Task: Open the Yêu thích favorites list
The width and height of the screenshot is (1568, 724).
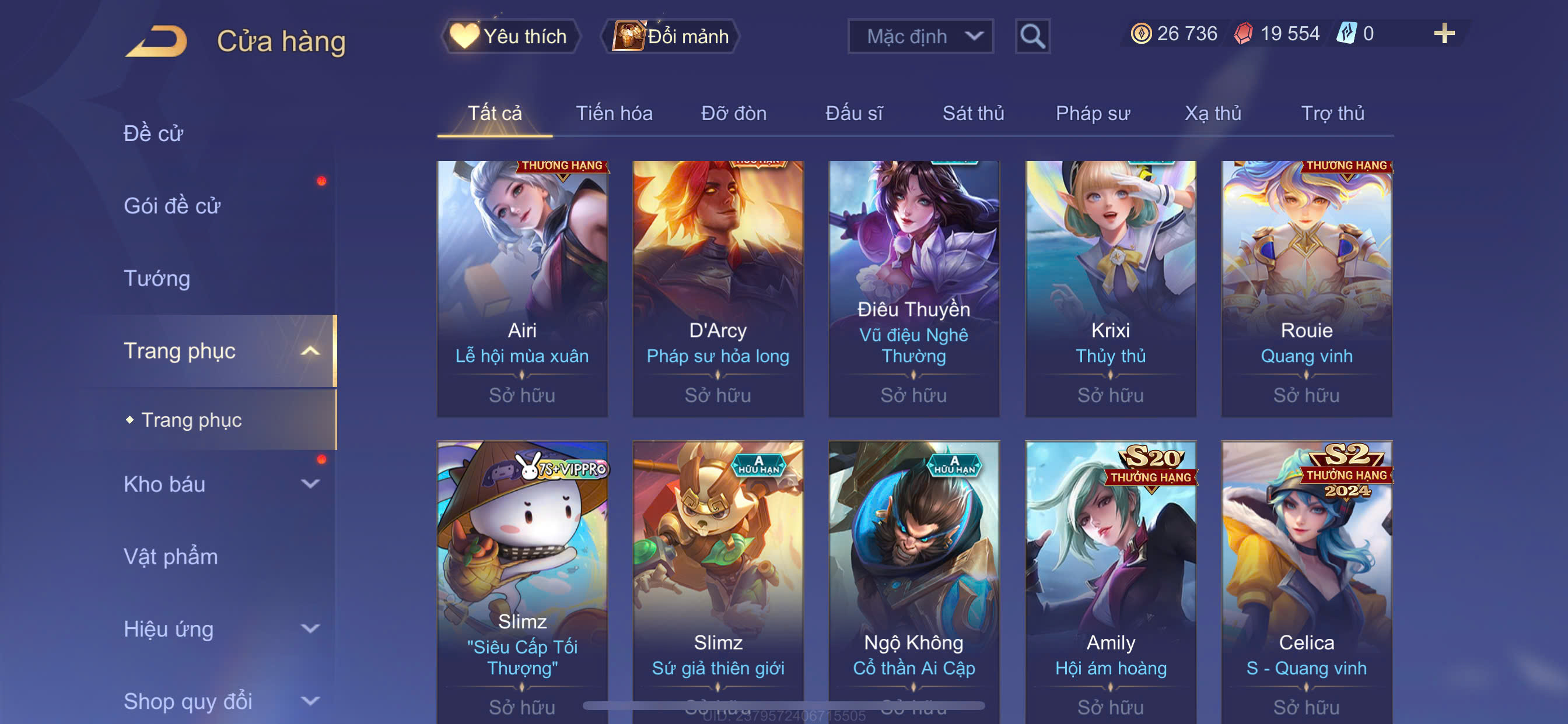Action: pyautogui.click(x=510, y=37)
